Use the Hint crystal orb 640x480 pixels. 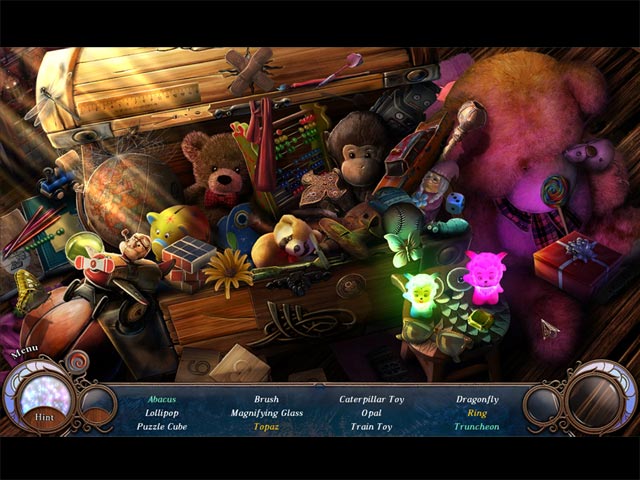(x=46, y=400)
